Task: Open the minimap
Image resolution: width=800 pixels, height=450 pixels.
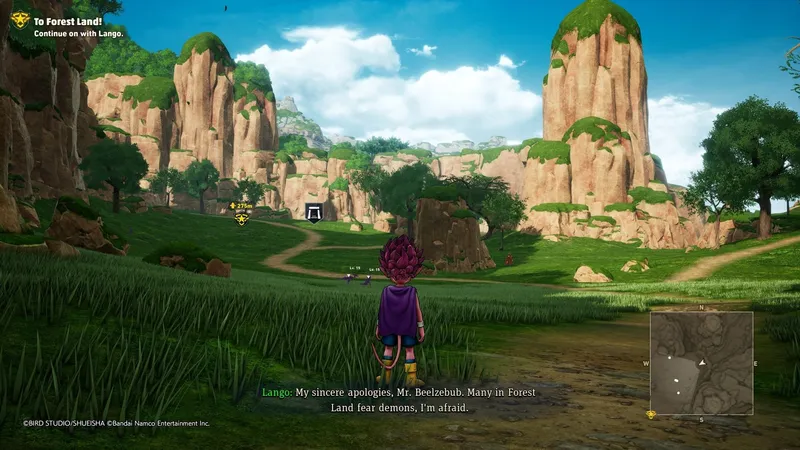Action: (x=700, y=362)
